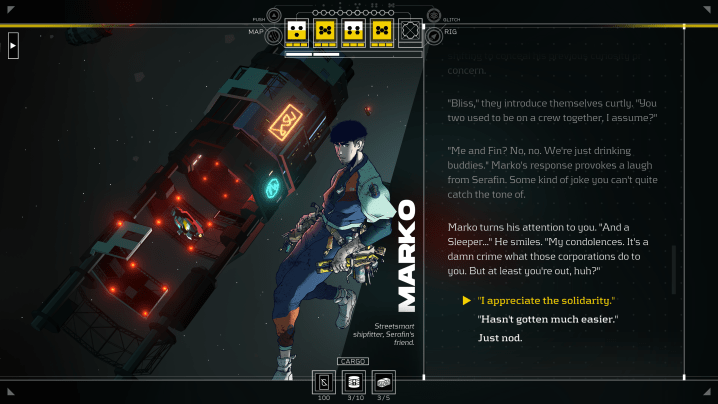Activate the Push button

[274, 16]
